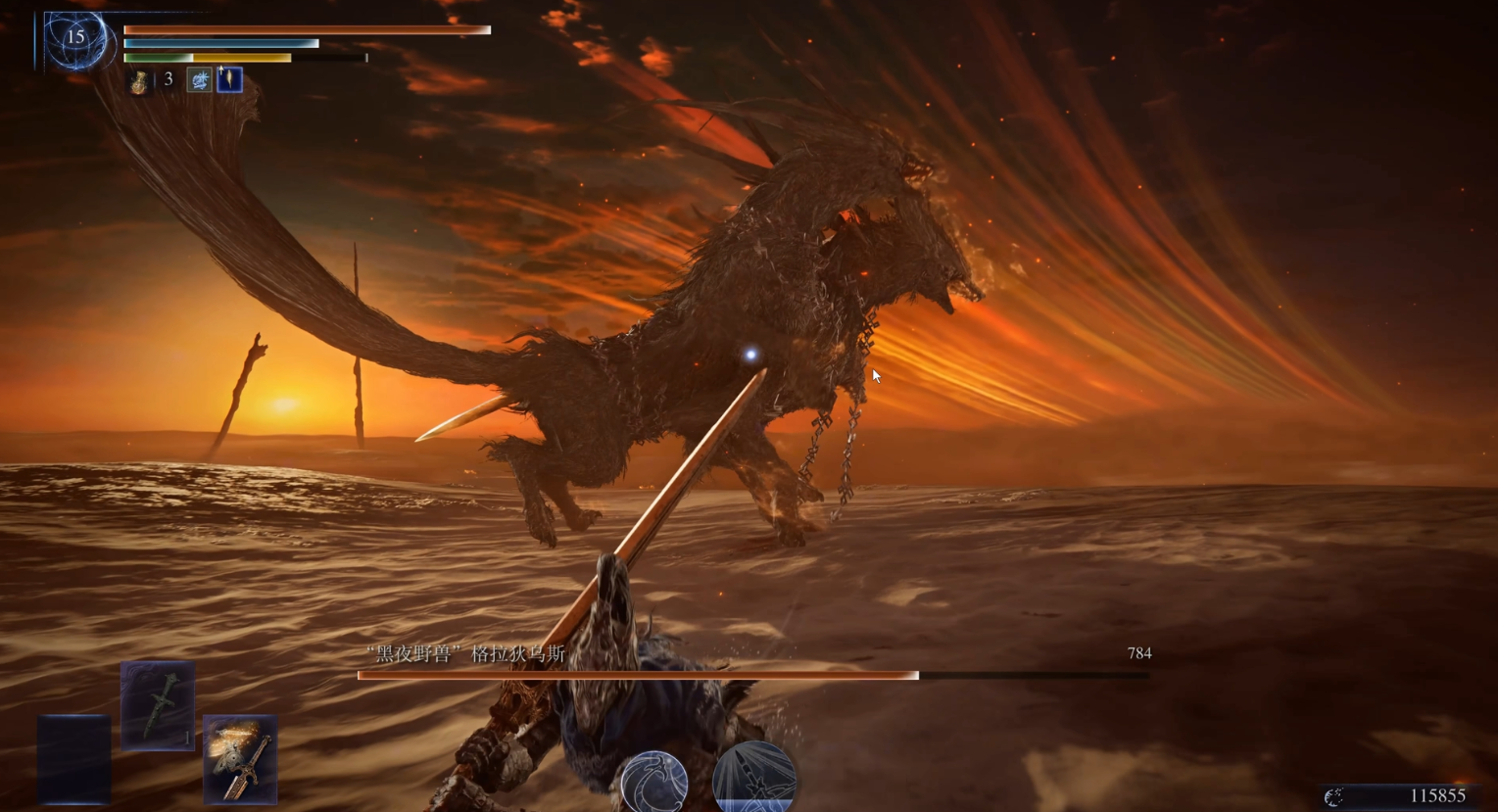Activate the radiant blade ultimate art icon
The height and width of the screenshot is (812, 1498).
(753, 780)
